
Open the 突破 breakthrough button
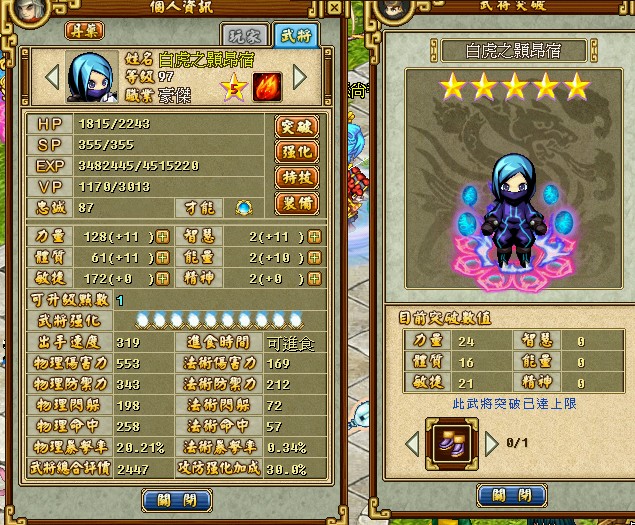click(x=296, y=127)
